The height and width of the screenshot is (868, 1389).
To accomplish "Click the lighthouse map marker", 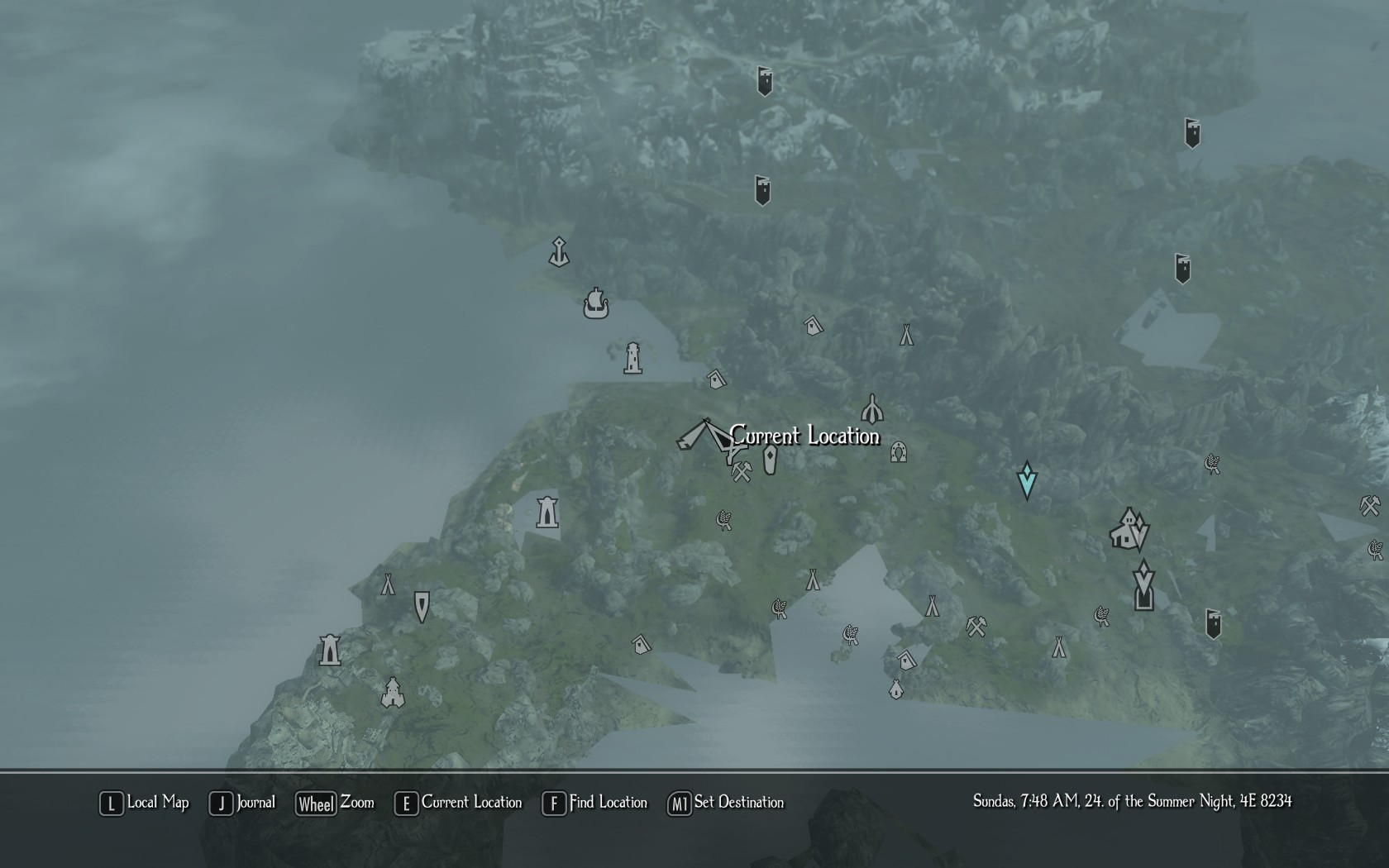I will (632, 358).
